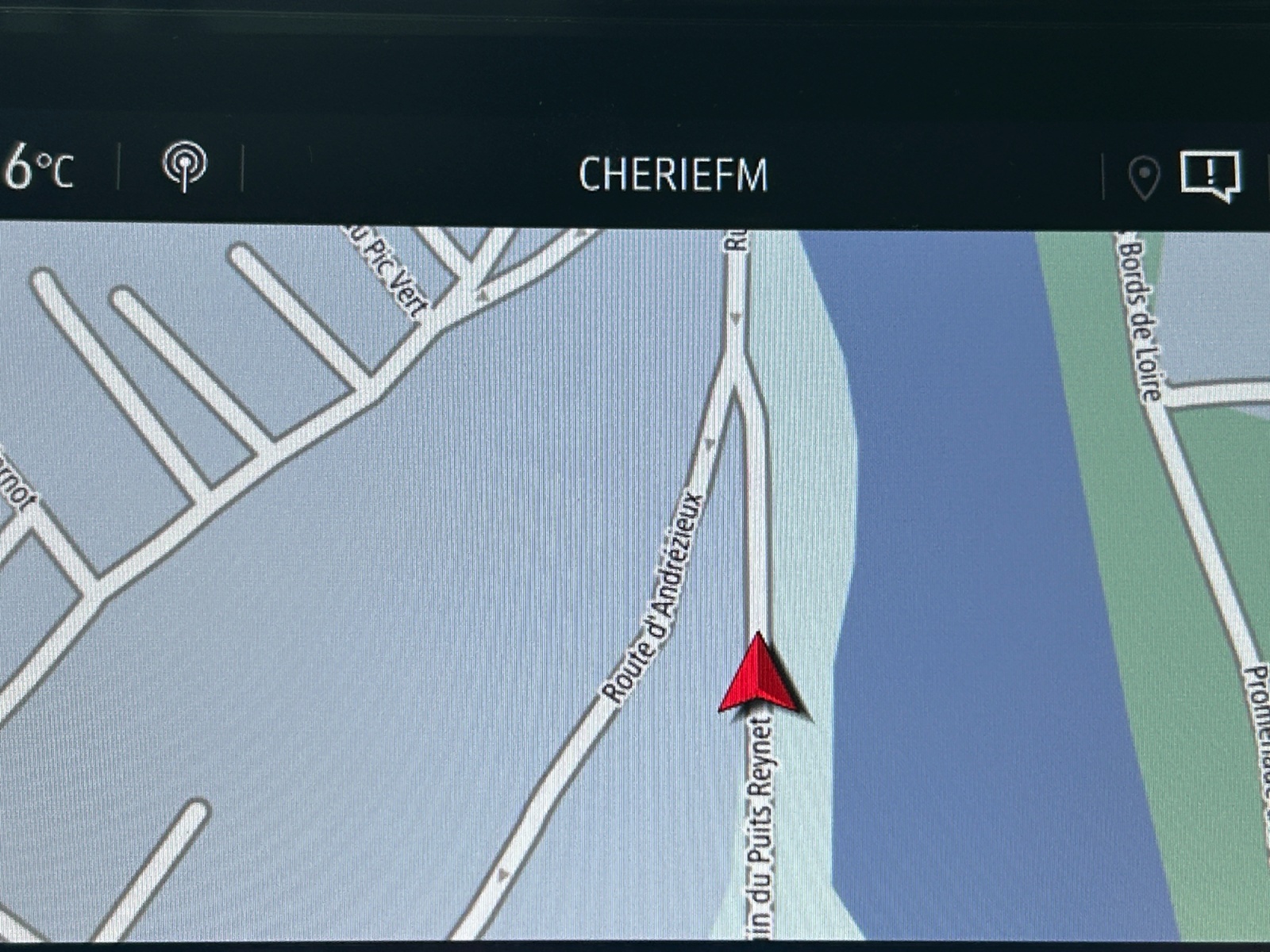Select the location pin icon
The height and width of the screenshot is (952, 1270).
point(1144,178)
